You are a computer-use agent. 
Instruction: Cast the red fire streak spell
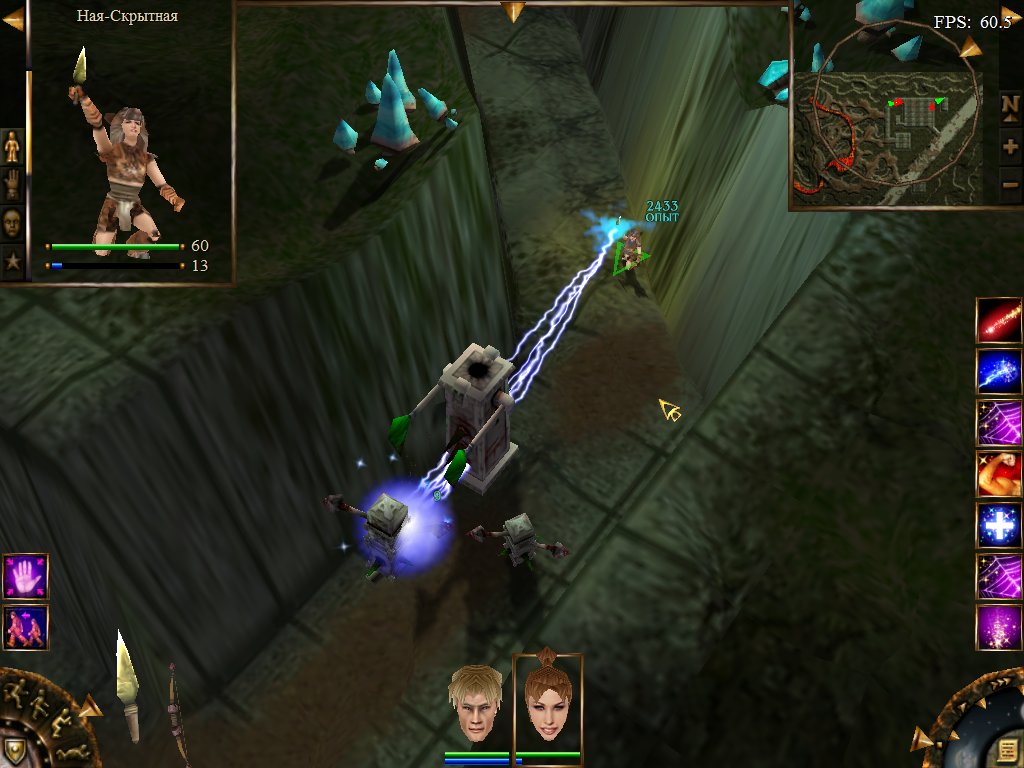pyautogui.click(x=998, y=320)
